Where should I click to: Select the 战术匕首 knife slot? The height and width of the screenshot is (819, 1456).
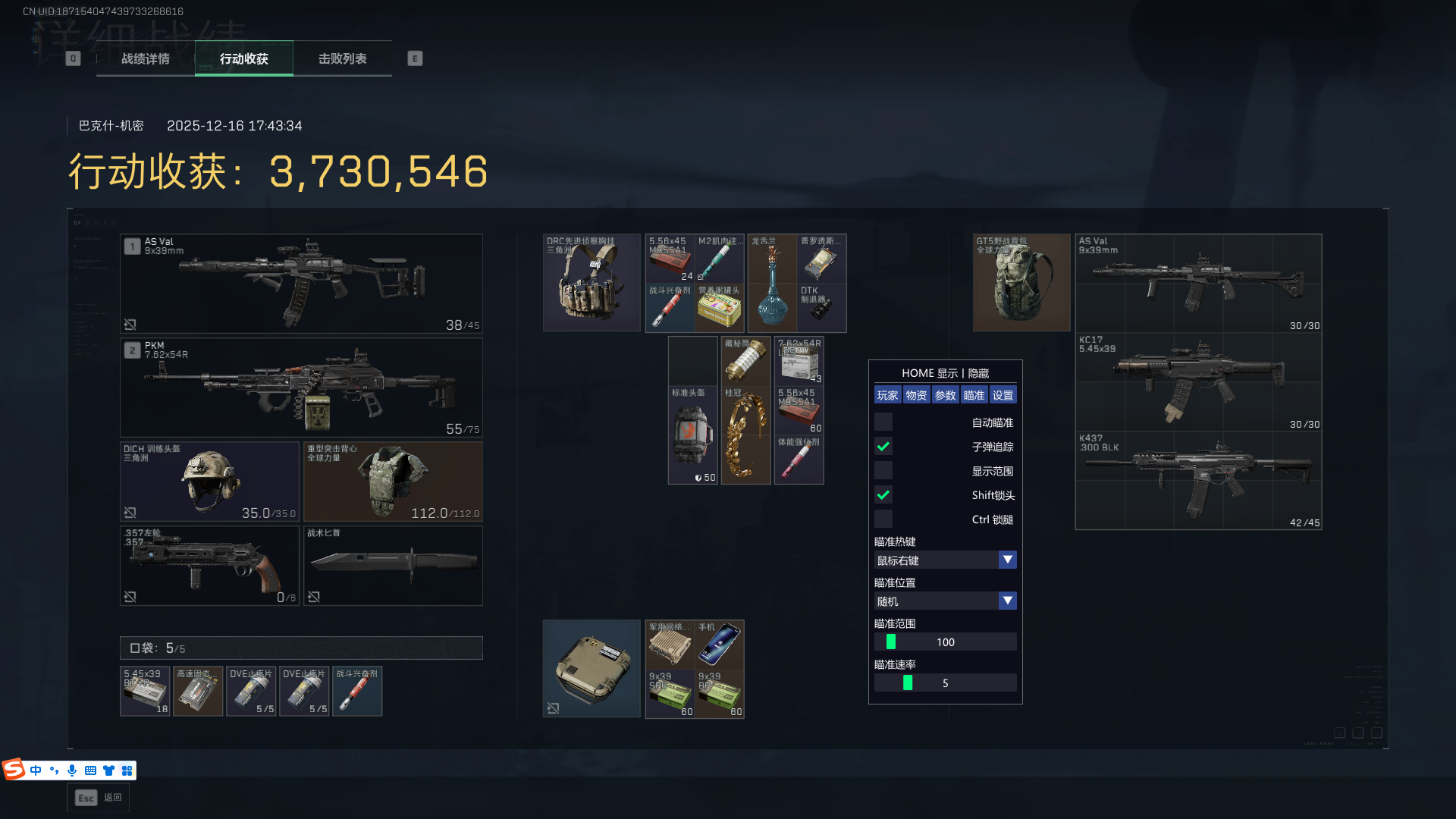point(393,566)
